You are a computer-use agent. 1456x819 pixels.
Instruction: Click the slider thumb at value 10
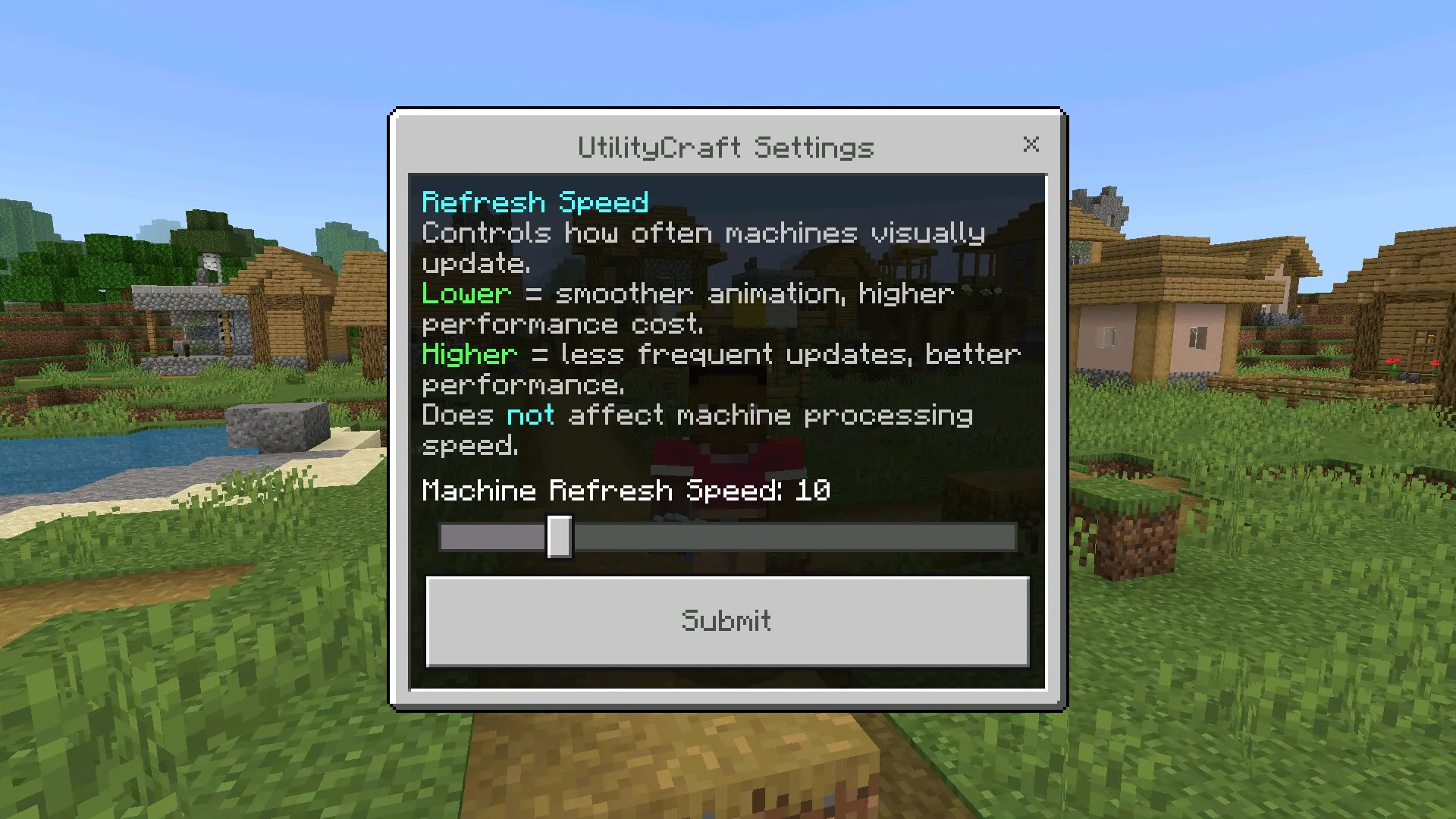[x=560, y=538]
